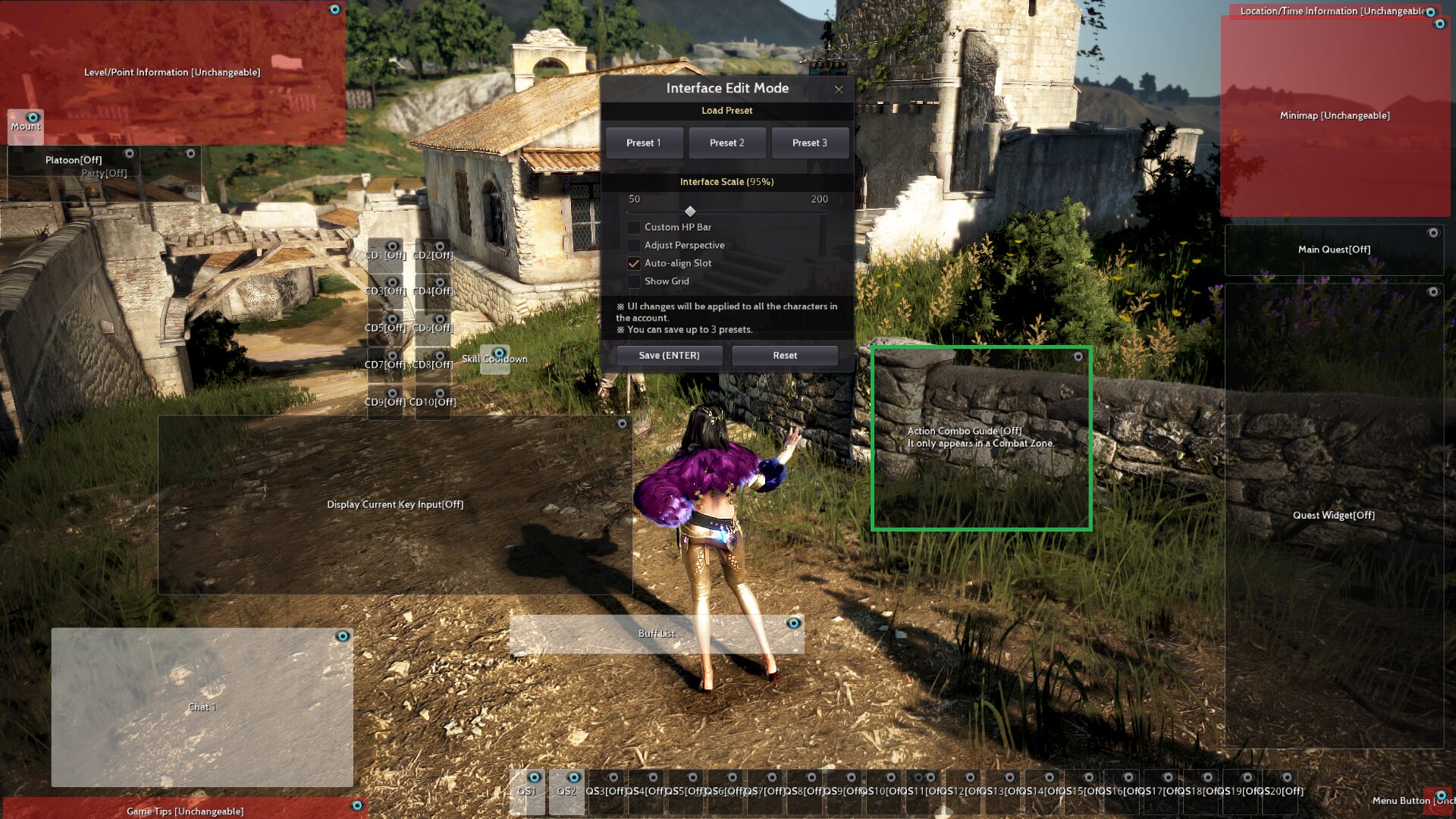Enable the Custom HP Bar checkbox
This screenshot has width=1456, height=819.
[x=634, y=227]
